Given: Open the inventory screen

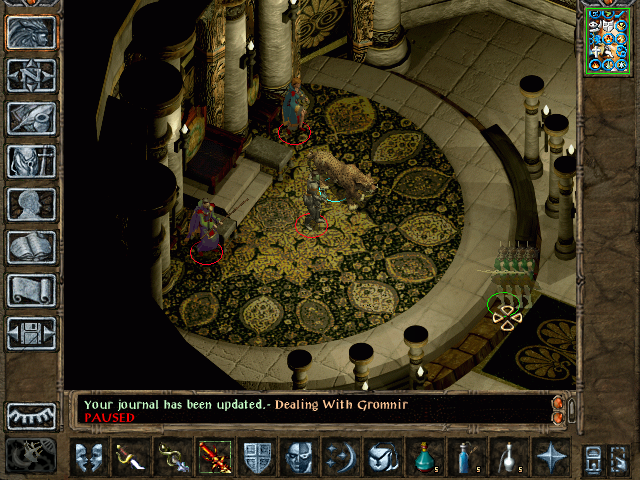Looking at the screenshot, I should pos(32,161).
